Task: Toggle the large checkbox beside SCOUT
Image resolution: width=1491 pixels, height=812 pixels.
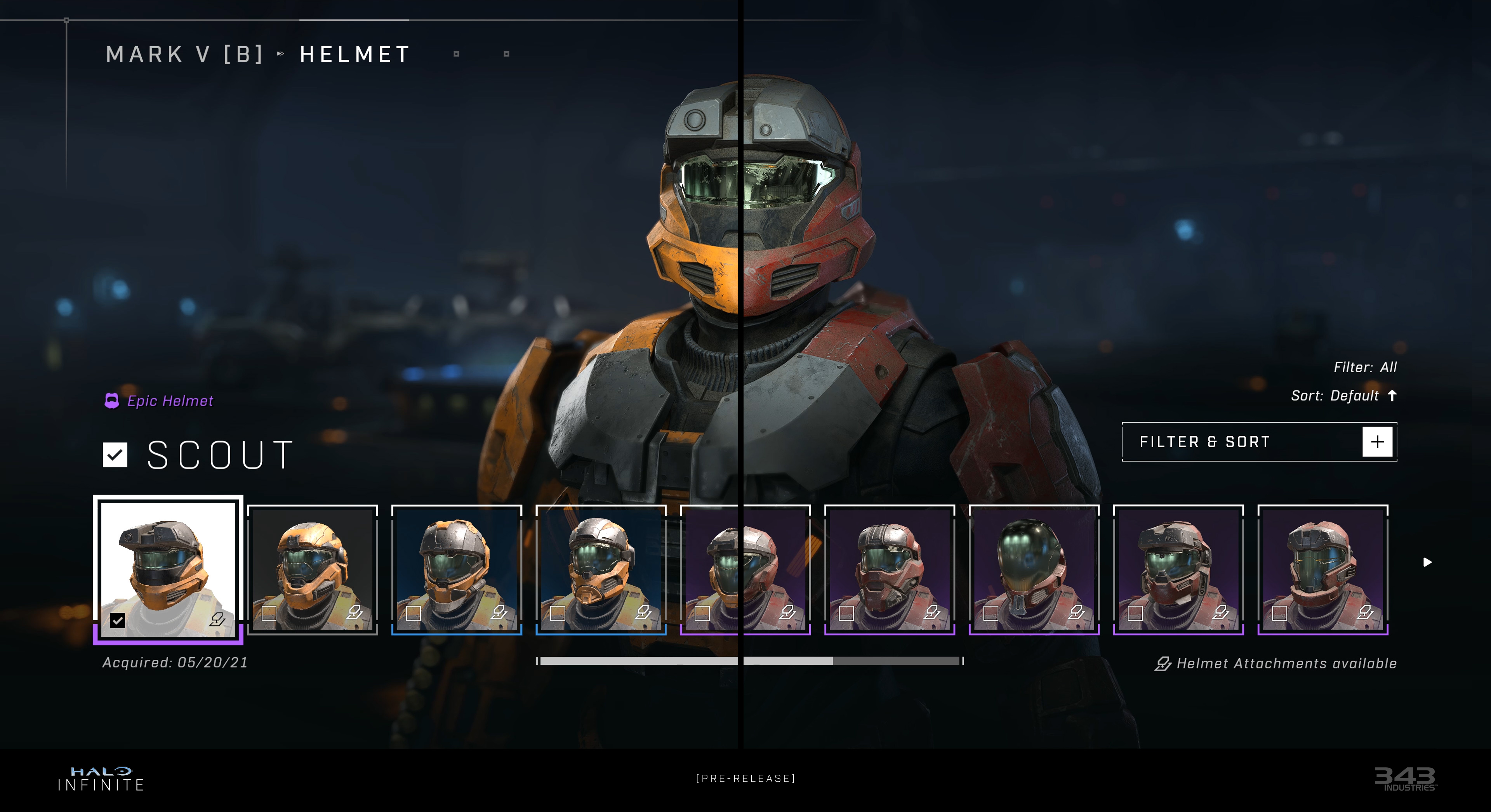Action: pos(115,455)
